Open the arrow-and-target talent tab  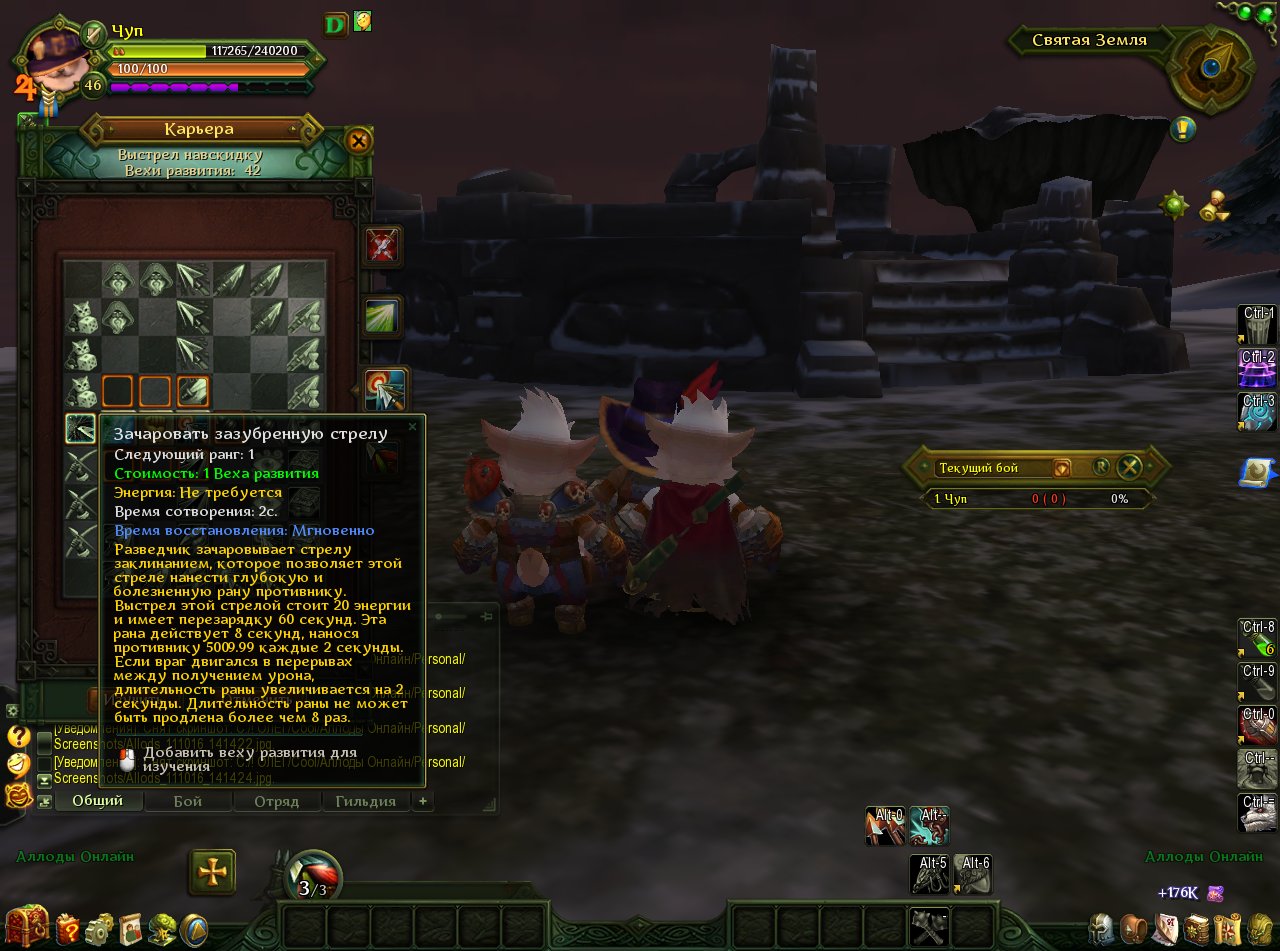[x=385, y=390]
